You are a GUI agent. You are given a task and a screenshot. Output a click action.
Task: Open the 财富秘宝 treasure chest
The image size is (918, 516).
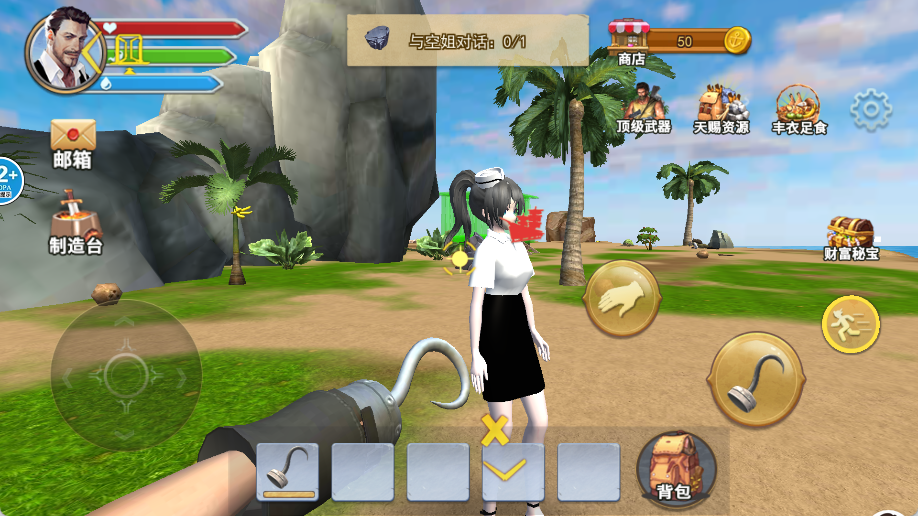pos(850,236)
